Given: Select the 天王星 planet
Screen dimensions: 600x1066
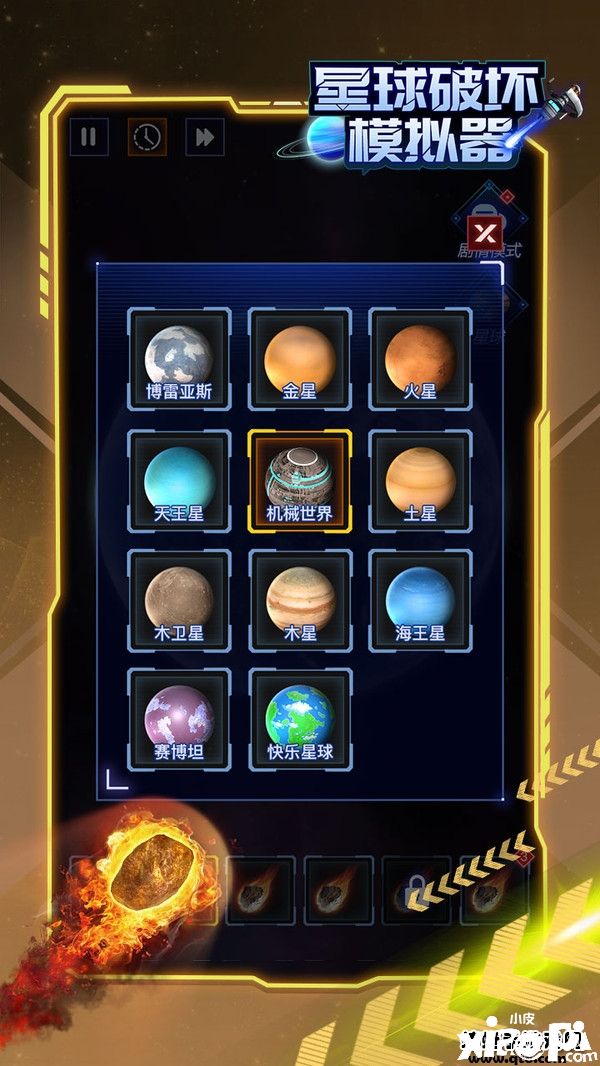Looking at the screenshot, I should (x=179, y=480).
